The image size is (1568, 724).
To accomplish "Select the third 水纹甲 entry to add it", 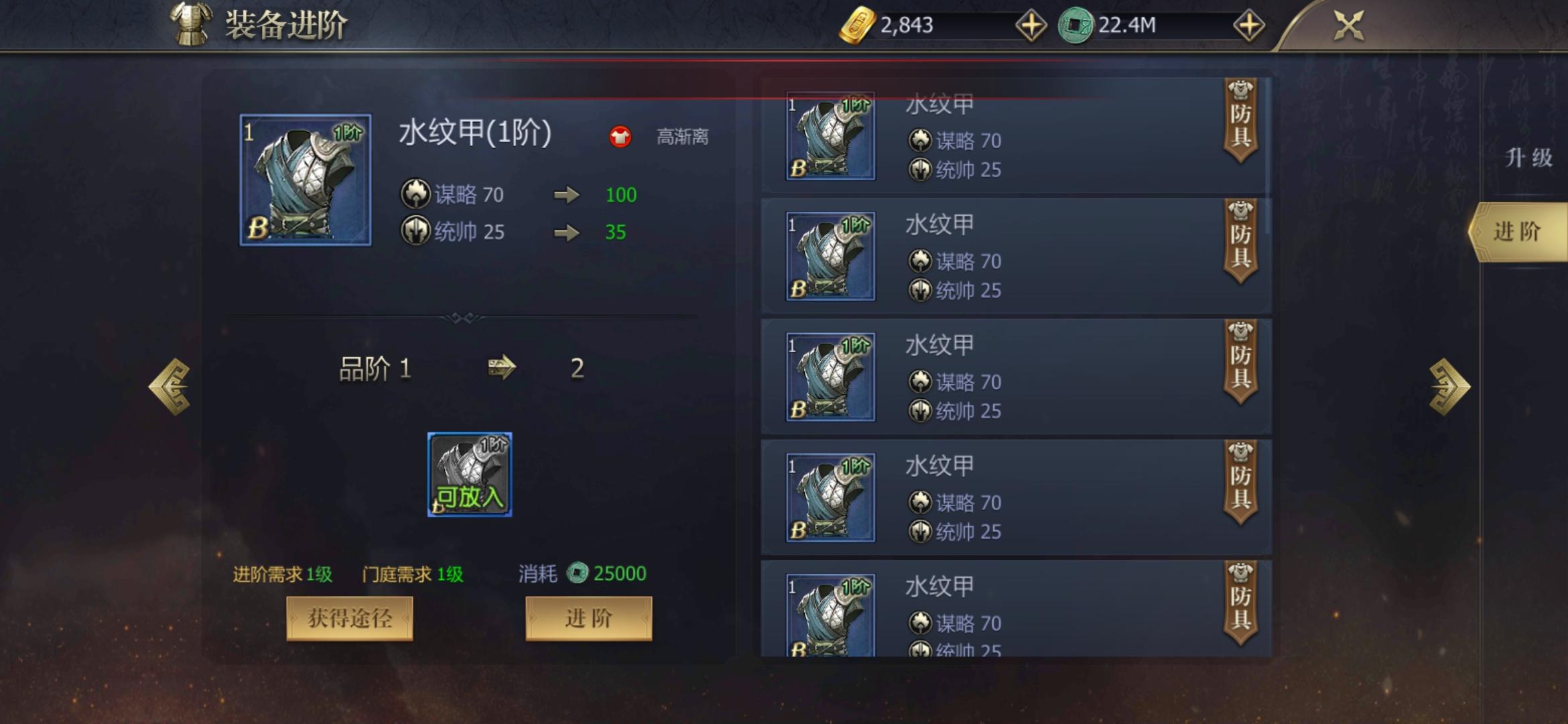I will pyautogui.click(x=1005, y=375).
